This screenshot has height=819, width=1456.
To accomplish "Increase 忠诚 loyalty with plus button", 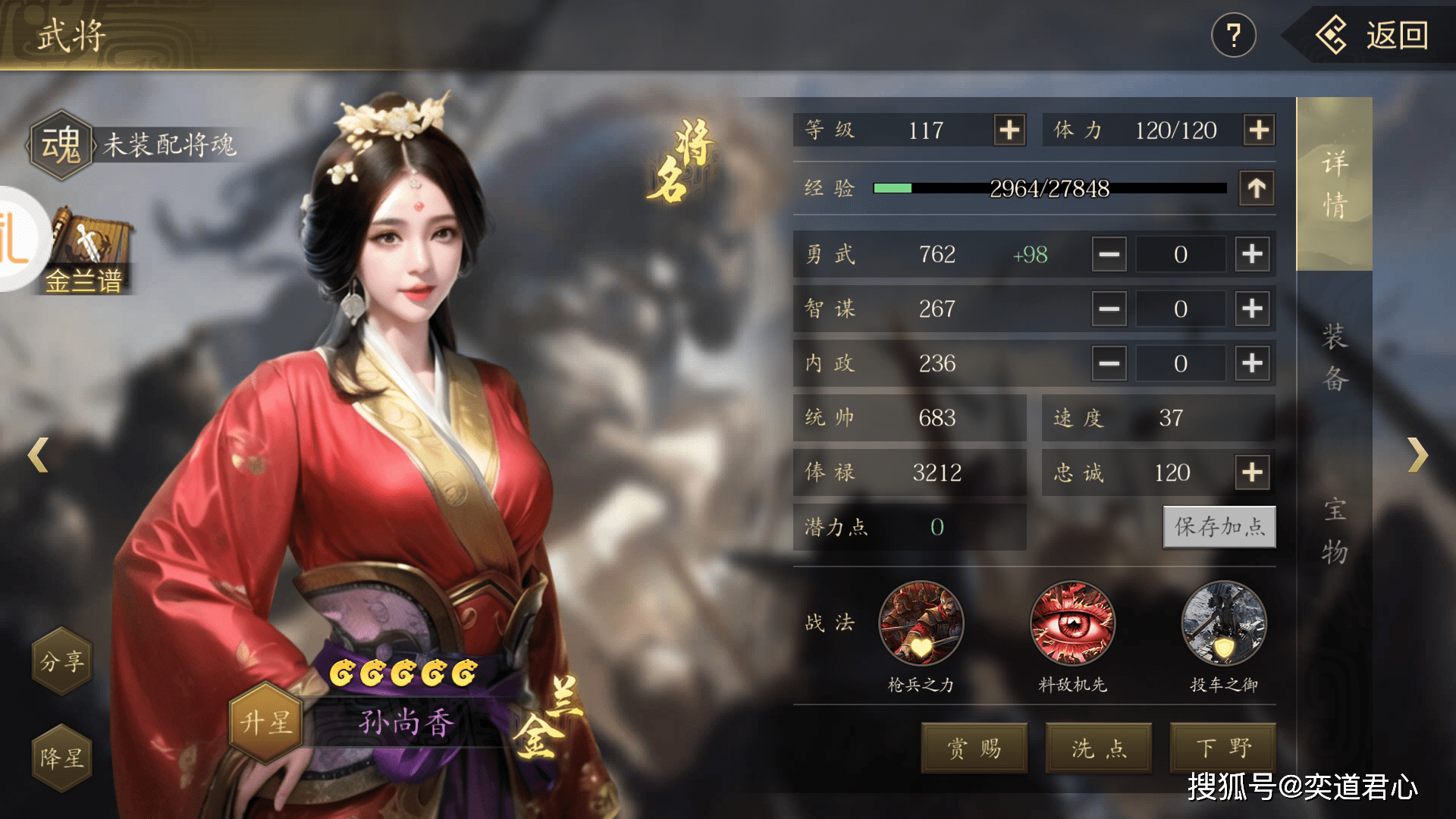I will click(1252, 472).
